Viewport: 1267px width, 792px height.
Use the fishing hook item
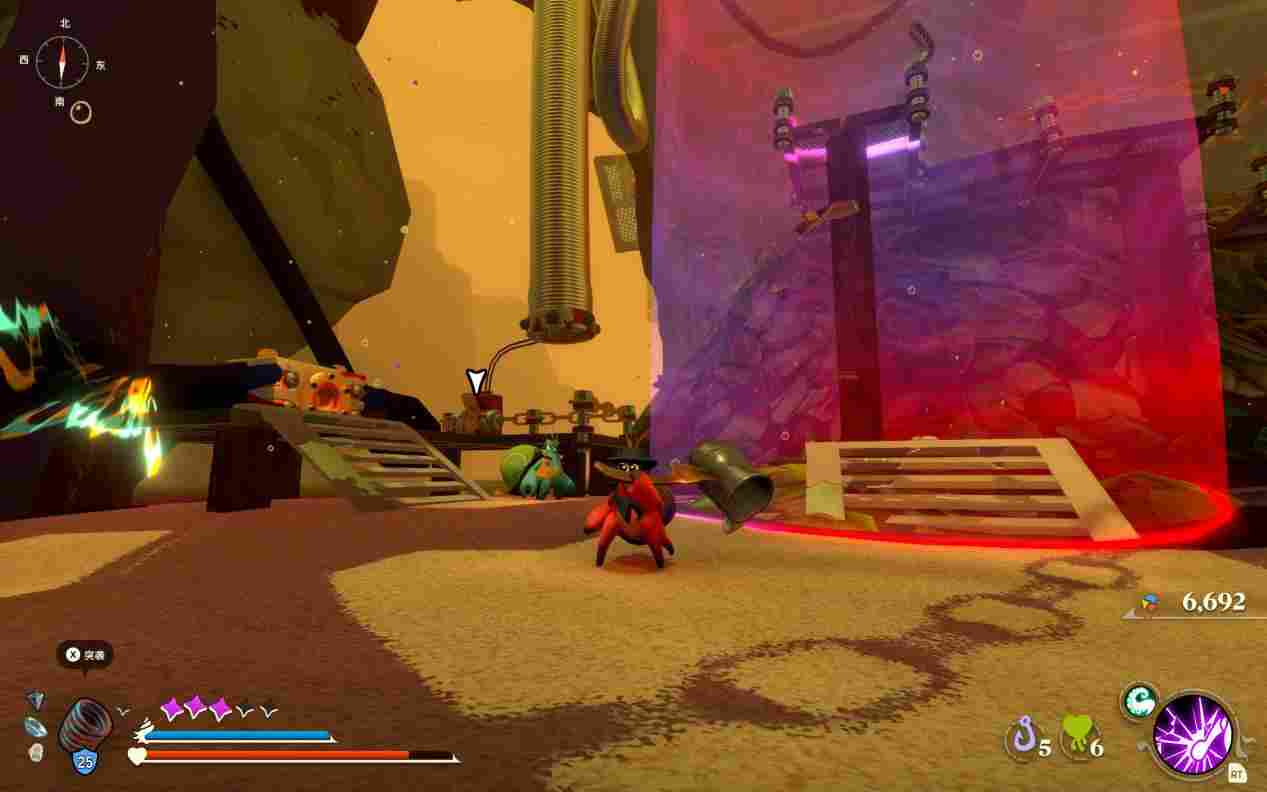click(x=1020, y=740)
